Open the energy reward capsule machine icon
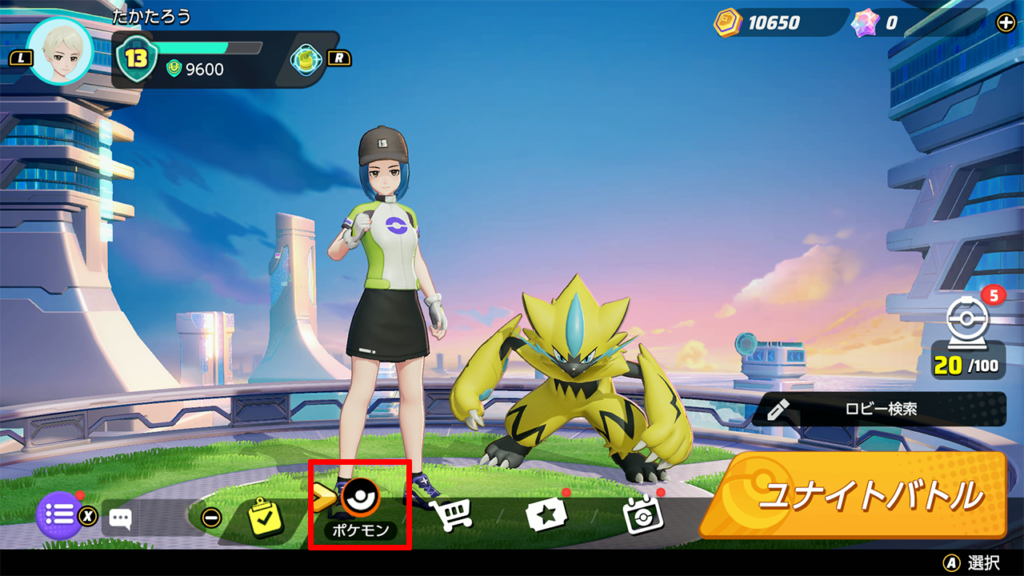Screen dimensions: 1024x576 click(x=967, y=325)
